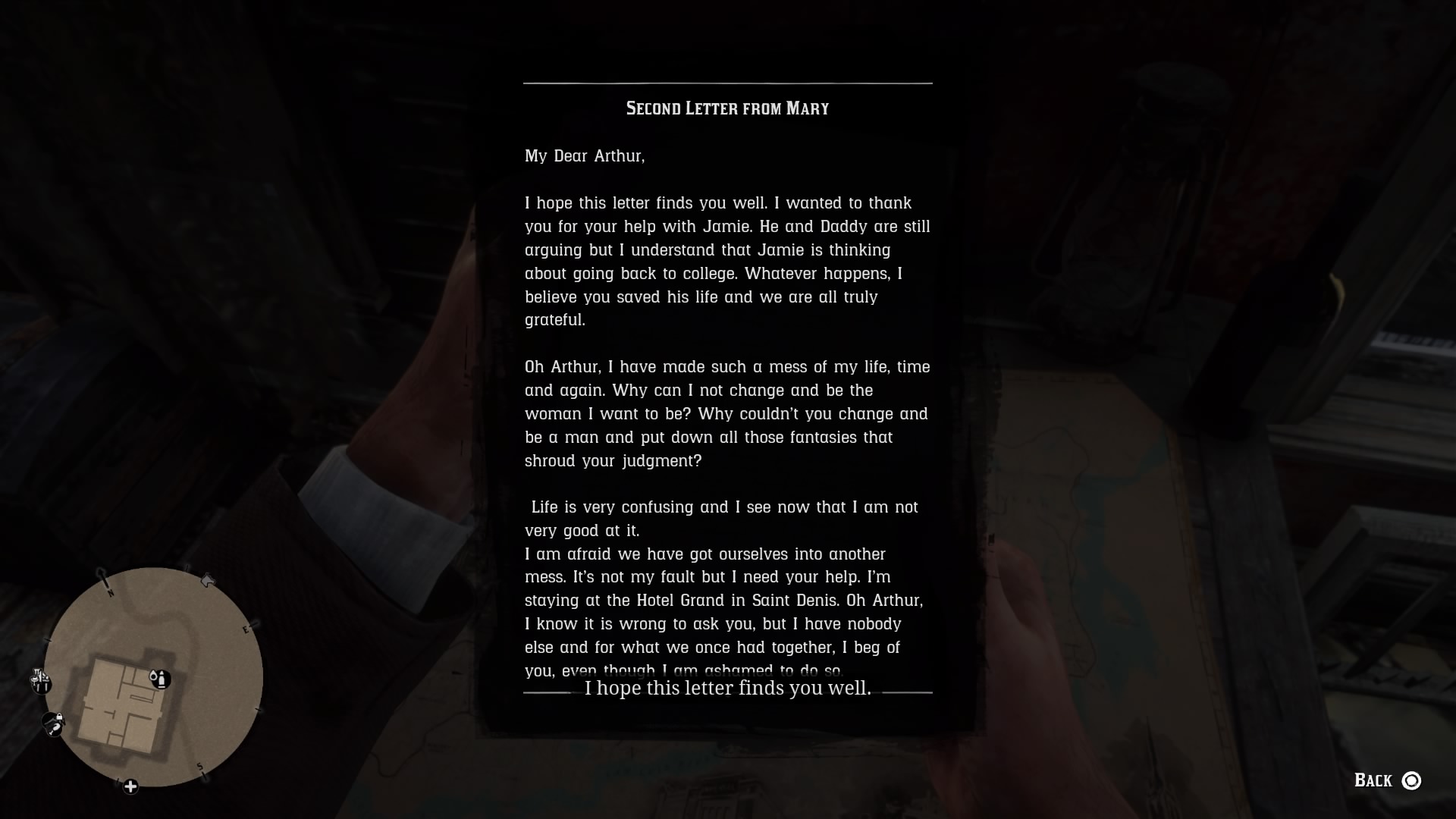Click the horizontal divider line above the letter title
Screen dimensions: 1456x819
727,83
